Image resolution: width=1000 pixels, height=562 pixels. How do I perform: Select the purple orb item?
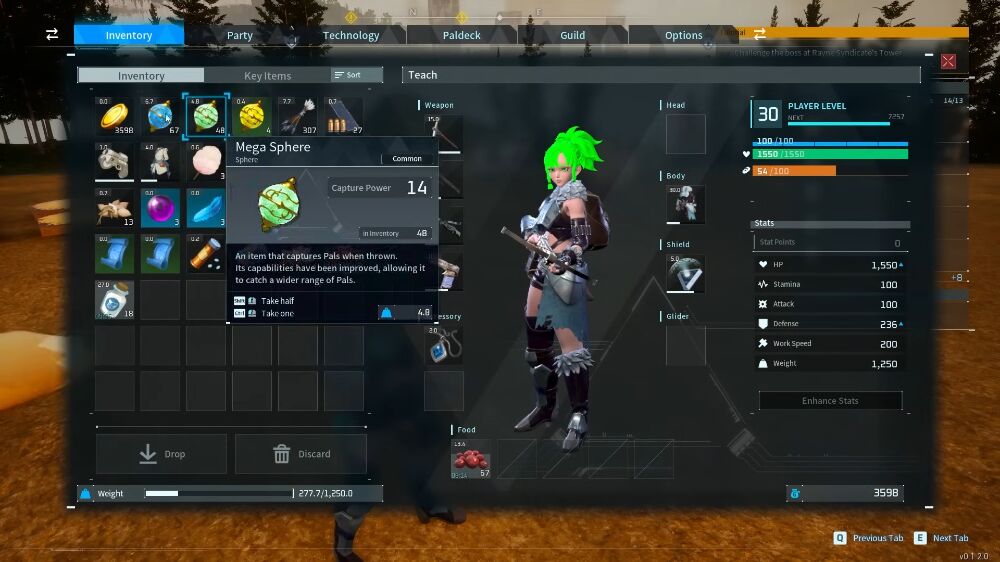click(161, 208)
